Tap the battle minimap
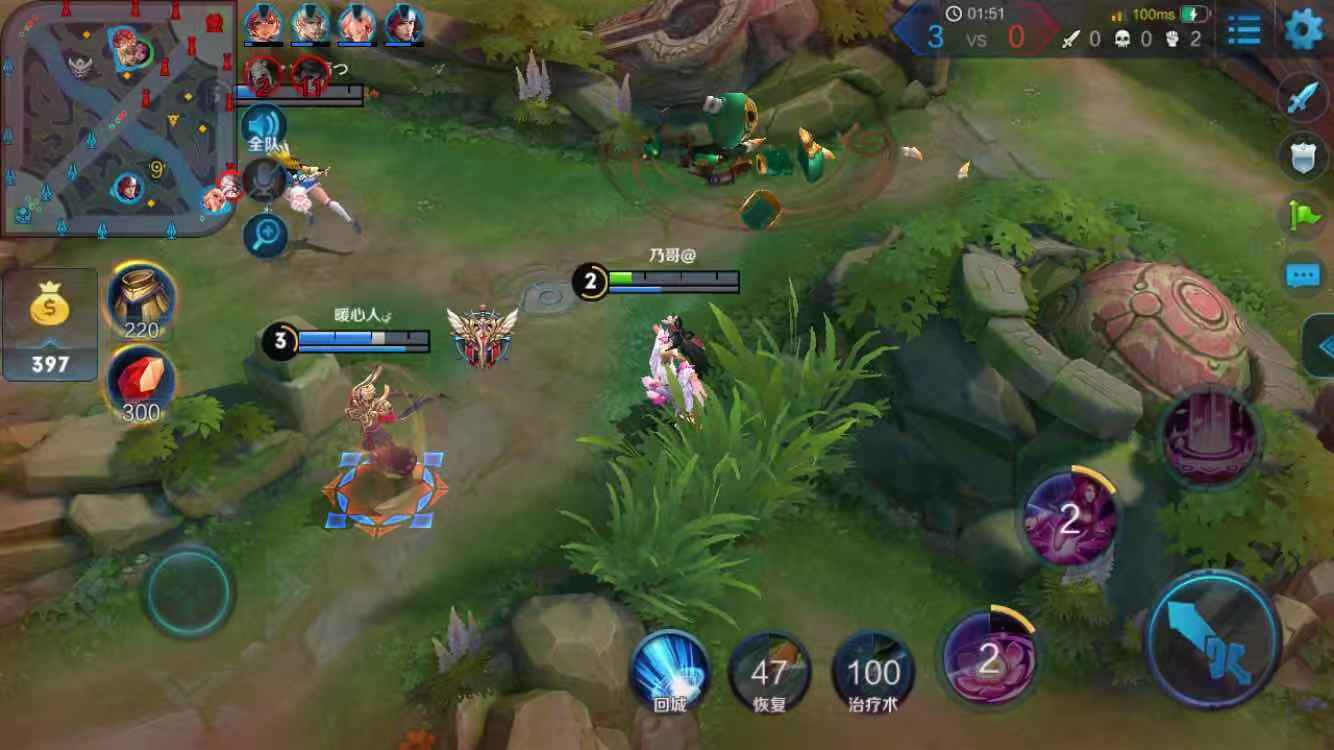 click(x=118, y=120)
